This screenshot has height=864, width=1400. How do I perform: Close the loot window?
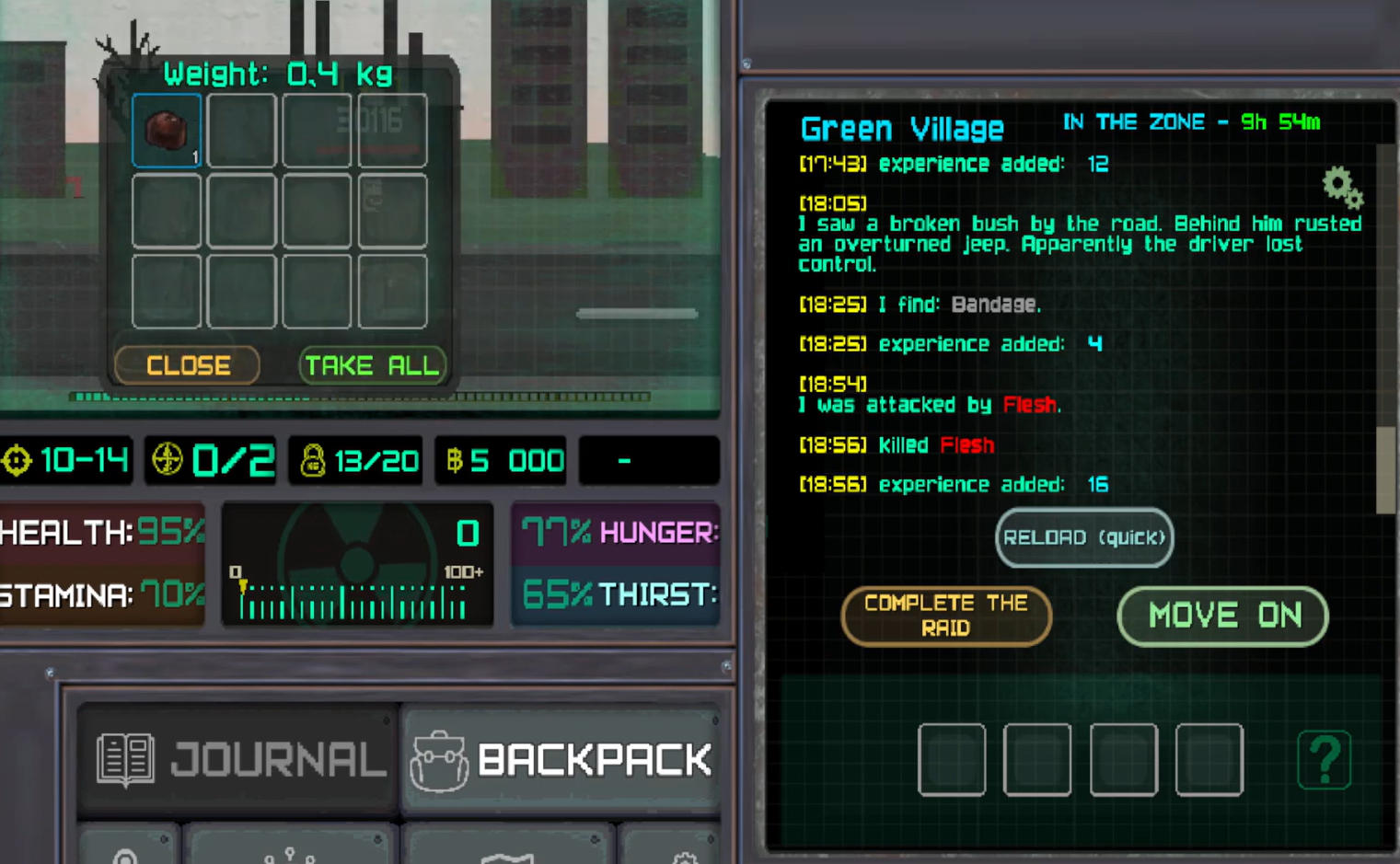coord(187,365)
